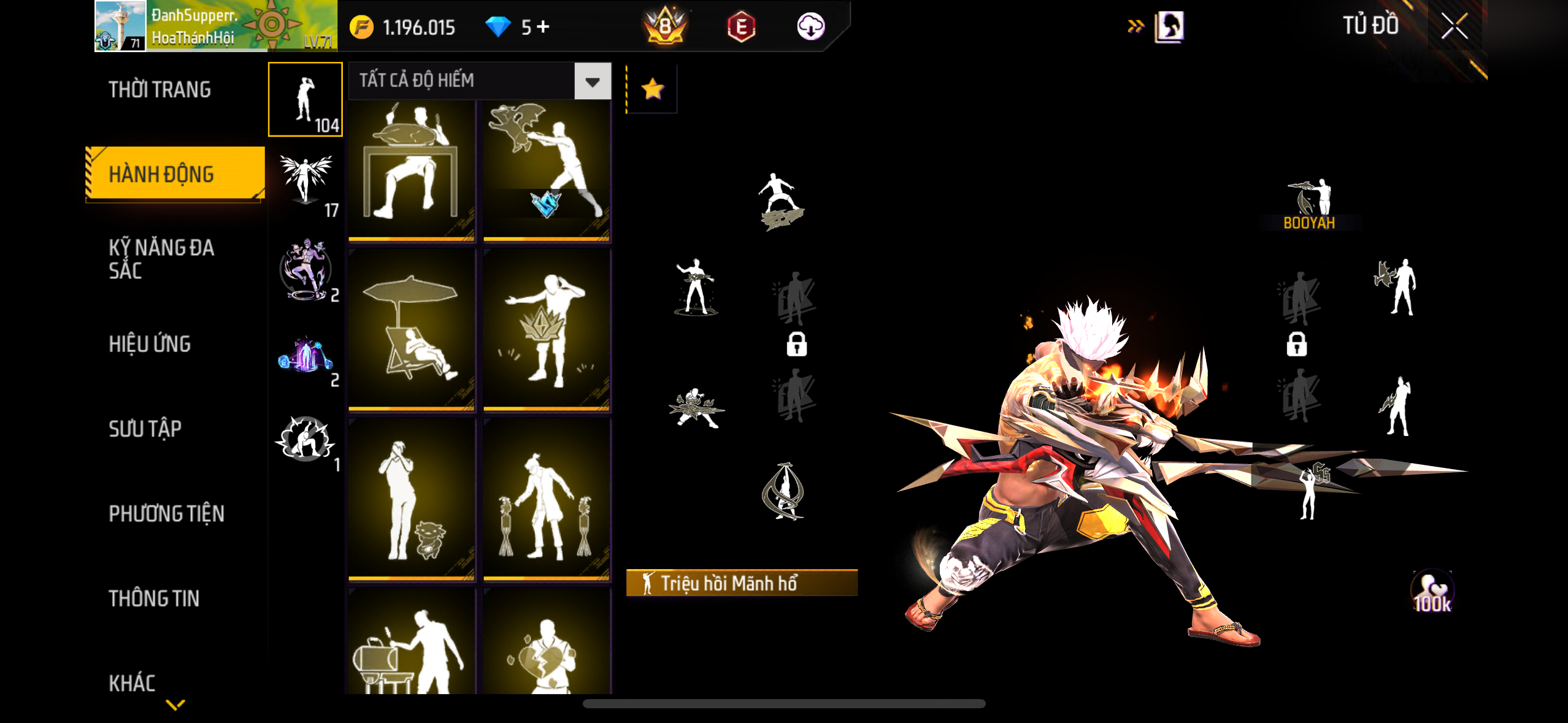Add diamonds with the plus button

pyautogui.click(x=543, y=26)
